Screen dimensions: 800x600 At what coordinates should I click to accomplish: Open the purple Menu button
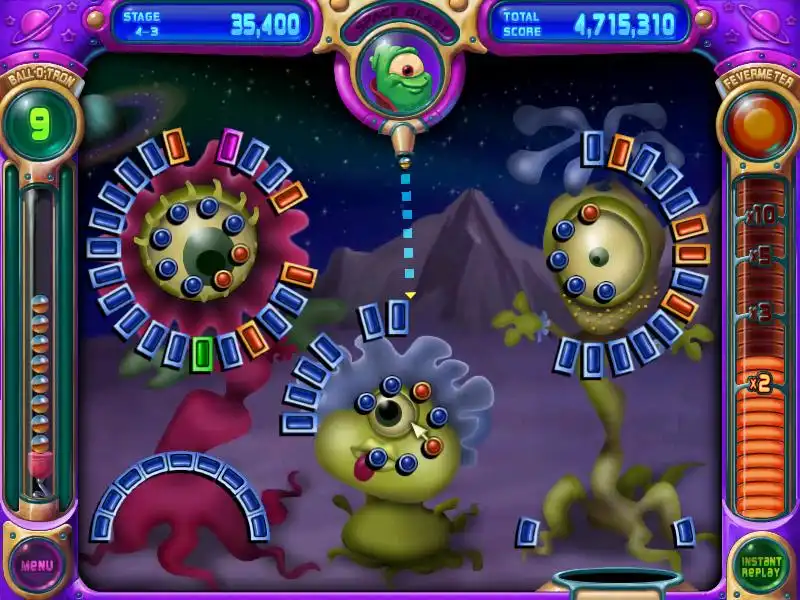tap(37, 564)
